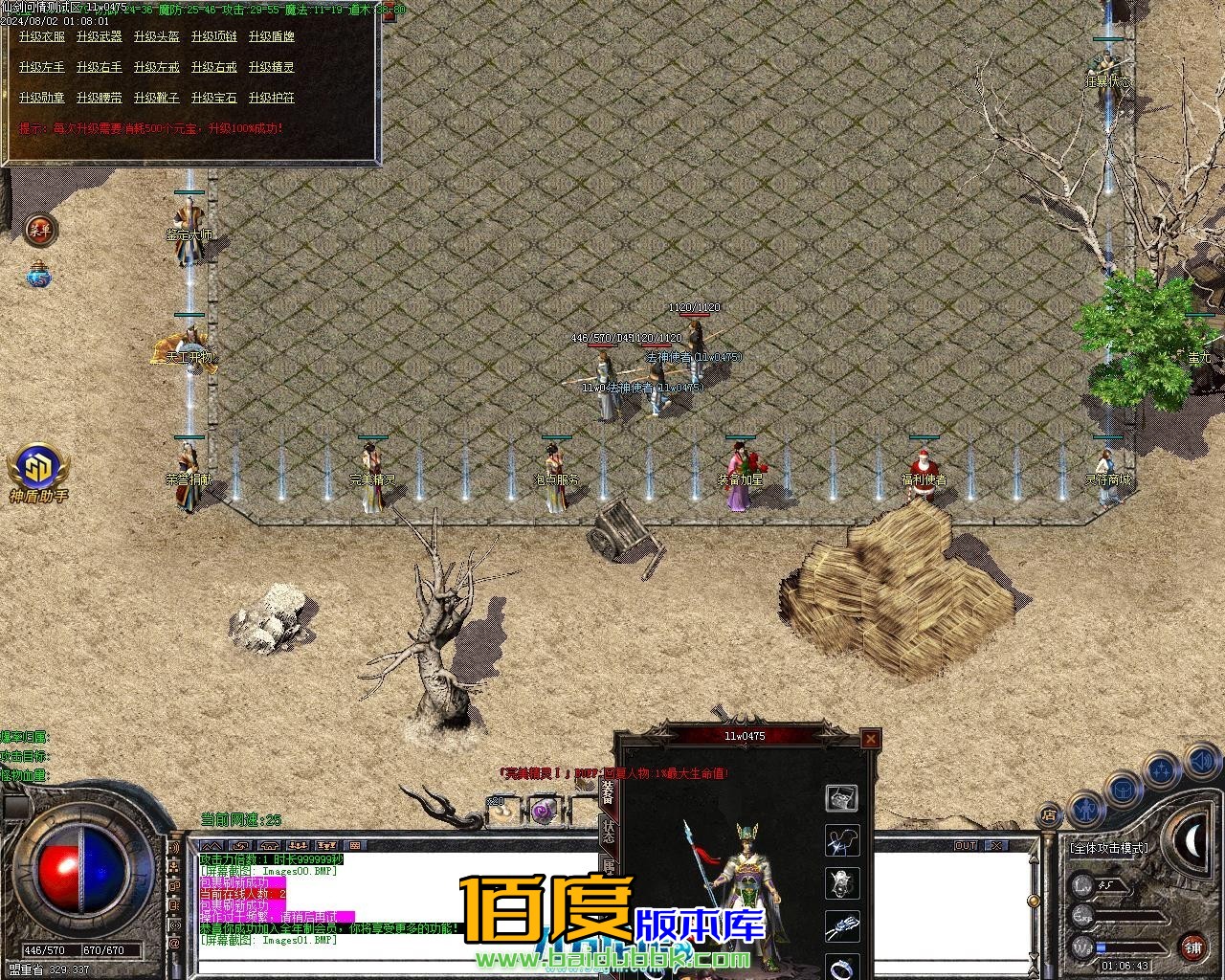The width and height of the screenshot is (1225, 980).
Task: Choose 升级衣服 upgrade clothes option
Action: 42,36
